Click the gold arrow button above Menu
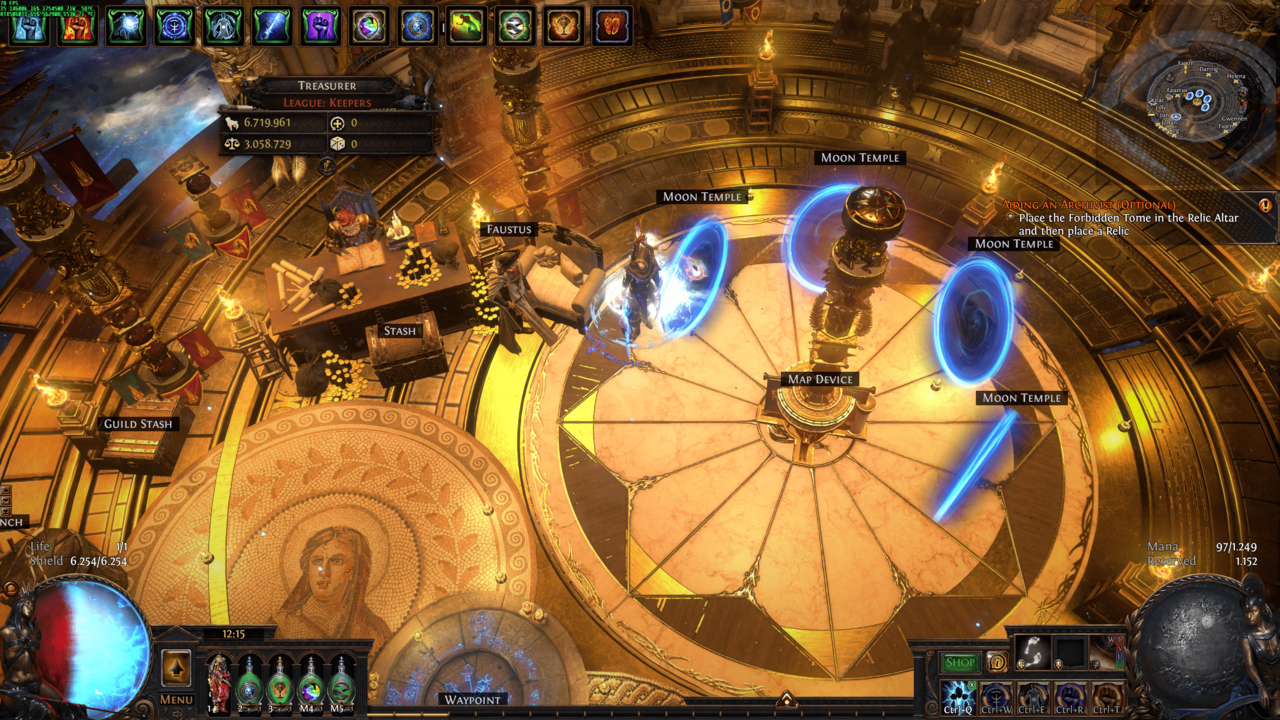This screenshot has width=1280, height=720. click(x=176, y=668)
